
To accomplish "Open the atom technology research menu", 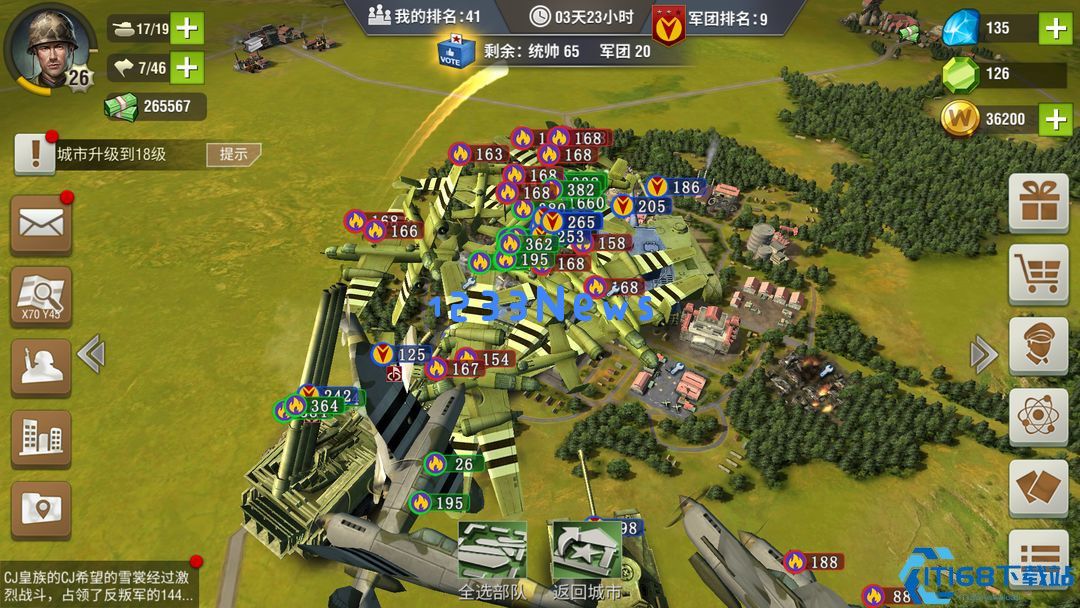I will (1038, 417).
